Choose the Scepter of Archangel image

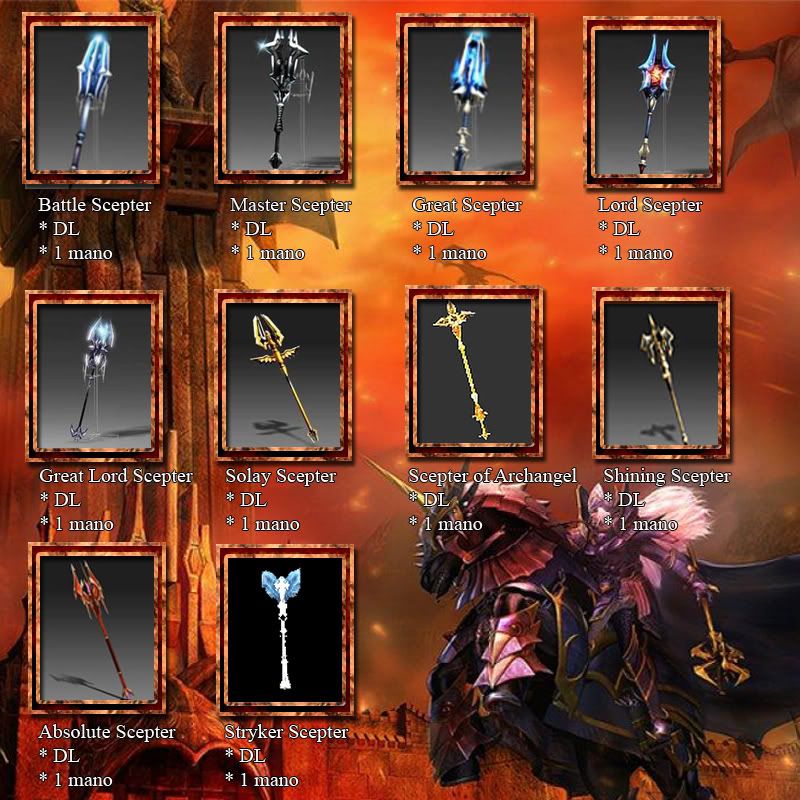474,371
